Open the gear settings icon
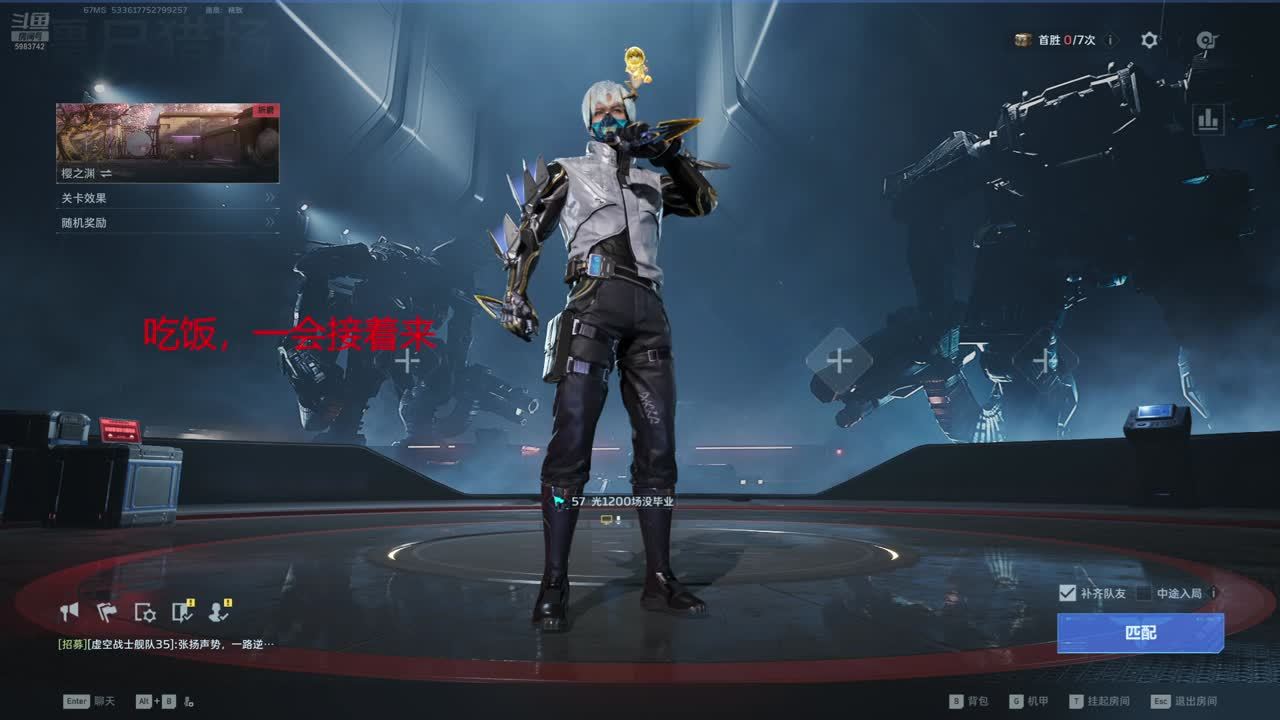1280x720 pixels. 1150,40
